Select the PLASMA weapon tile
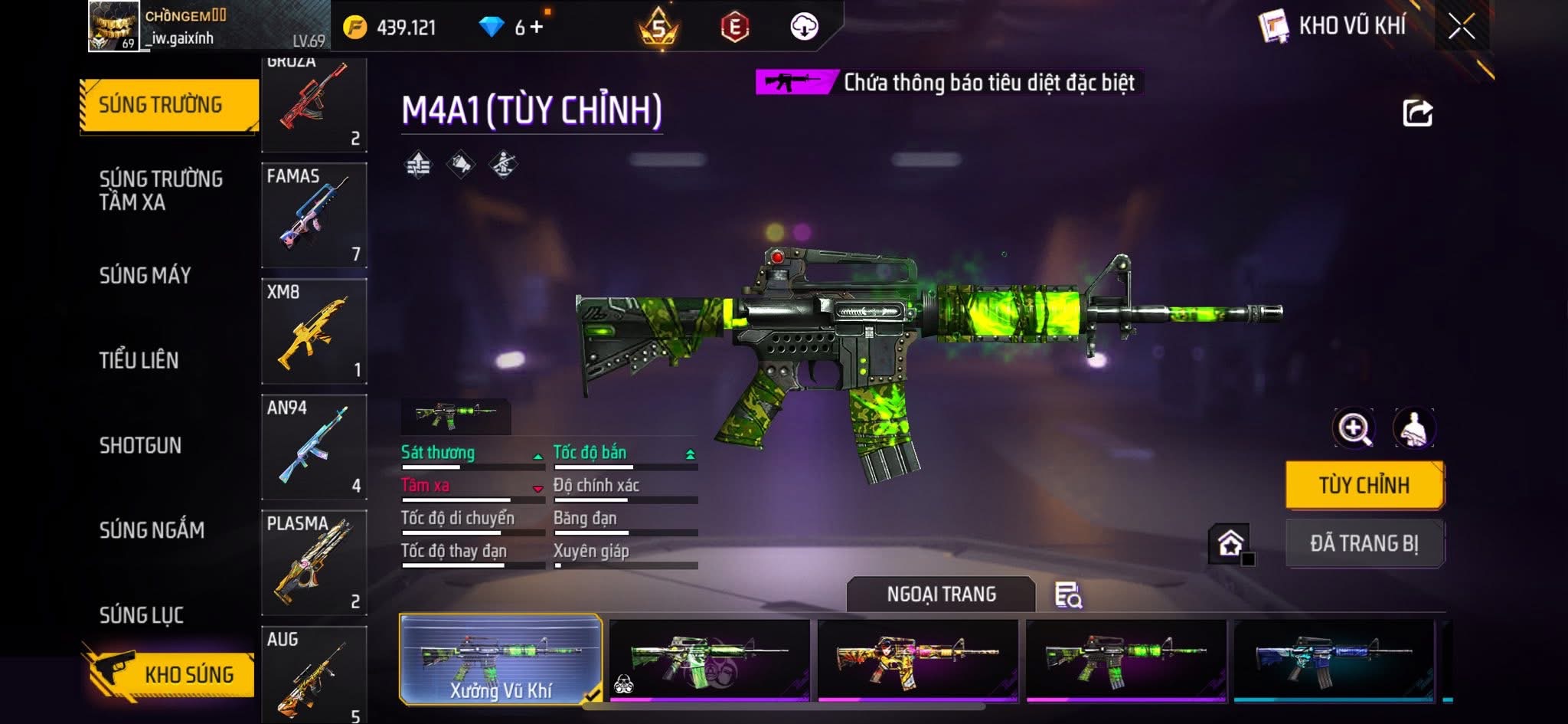 (x=314, y=562)
